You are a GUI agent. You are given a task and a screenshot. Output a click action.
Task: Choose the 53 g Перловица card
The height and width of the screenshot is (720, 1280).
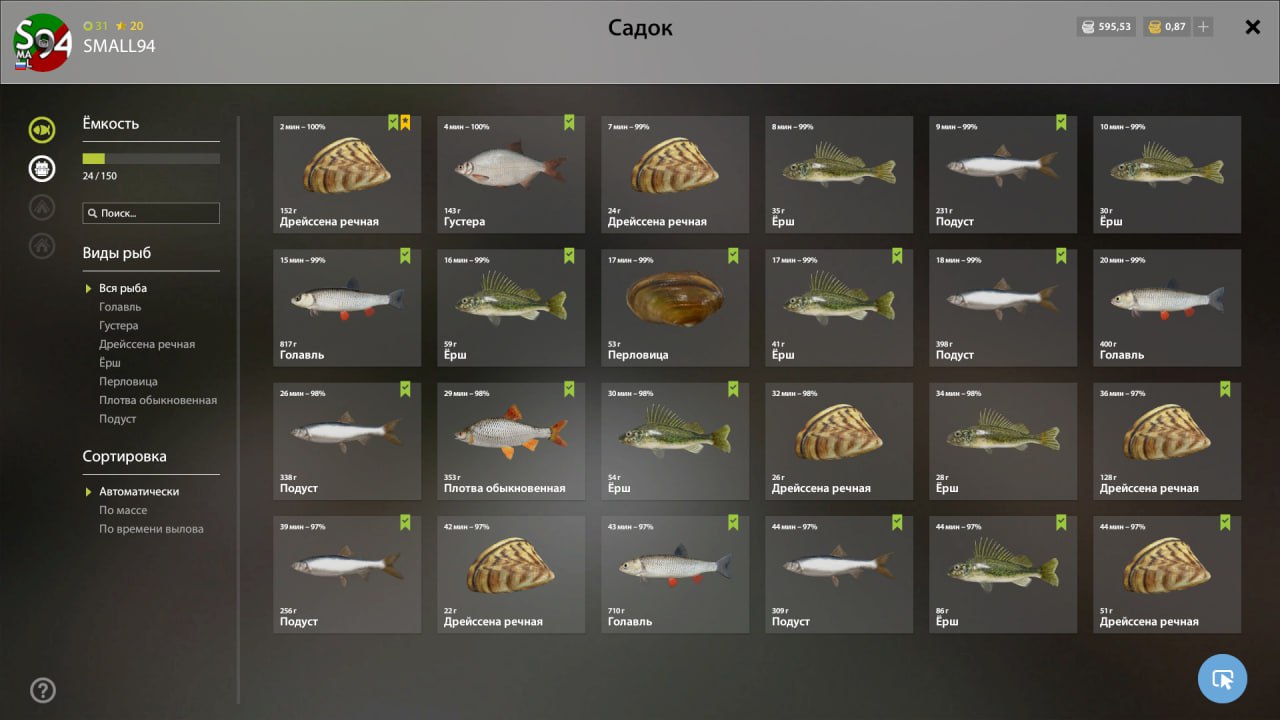[675, 307]
